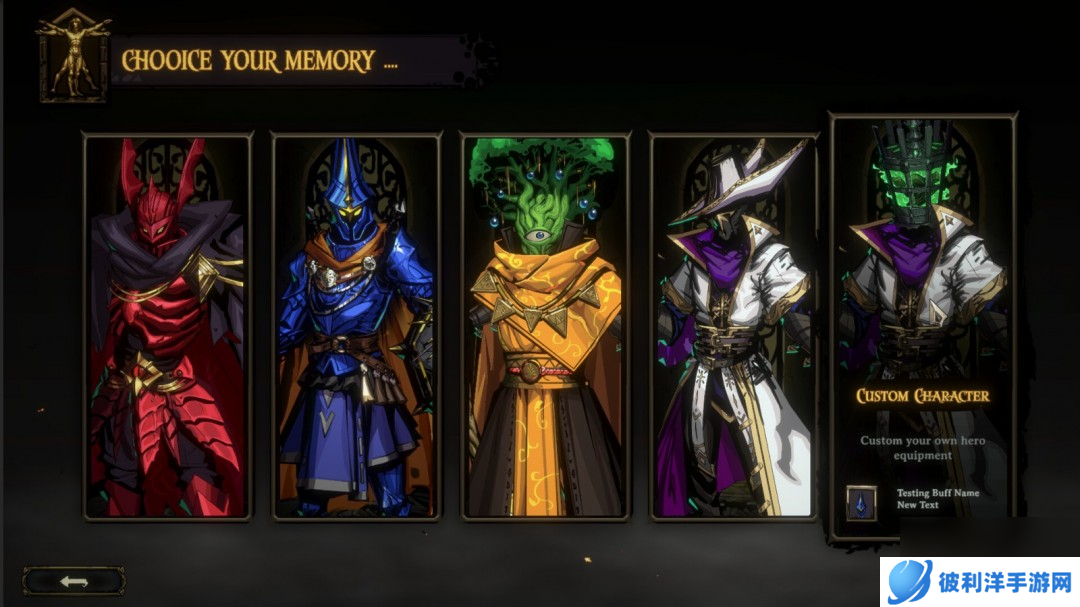Select the red horned armored character card
This screenshot has height=607, width=1080.
coord(167,327)
